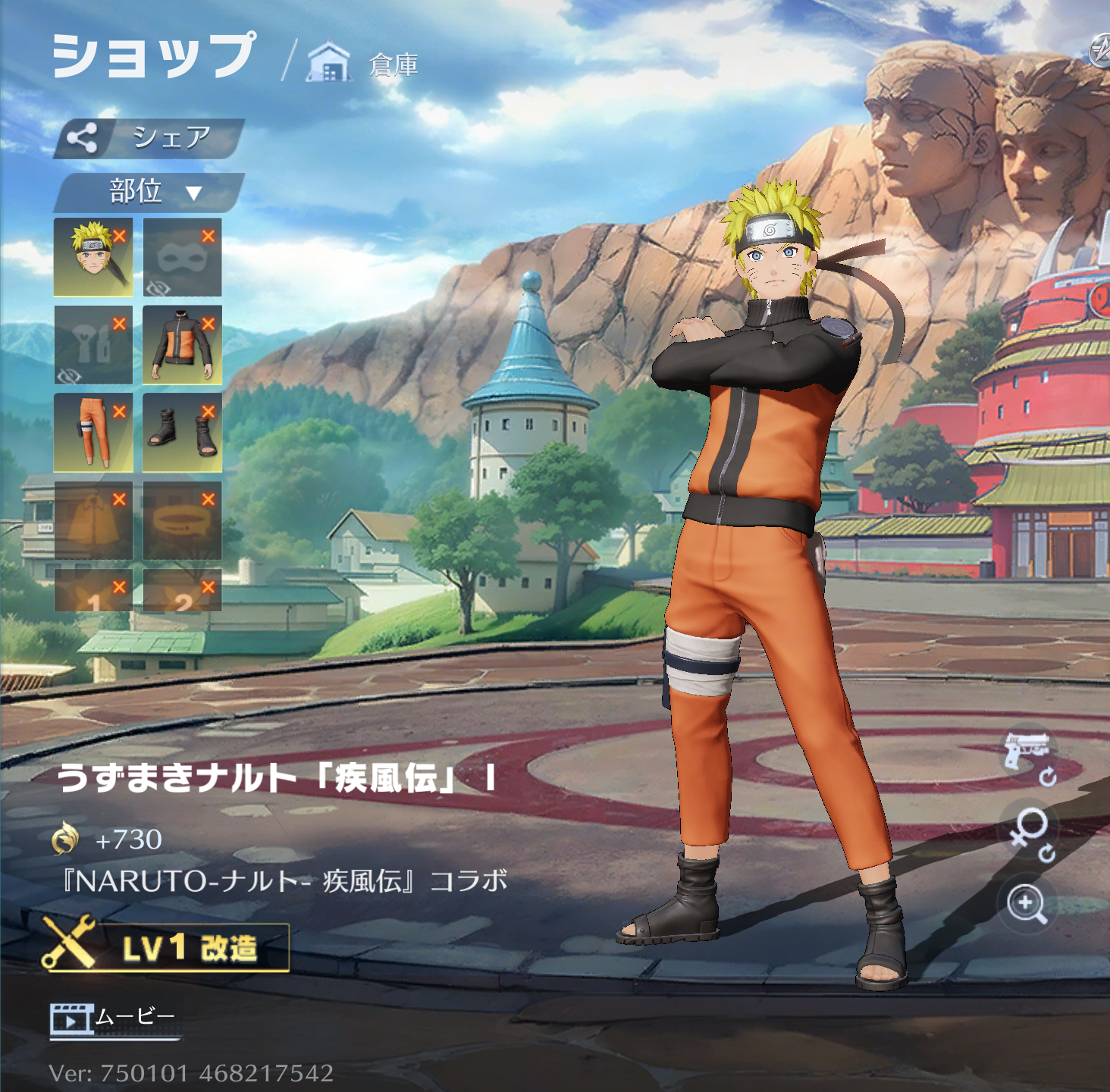Choose the orange-black jacket slot

[182, 345]
